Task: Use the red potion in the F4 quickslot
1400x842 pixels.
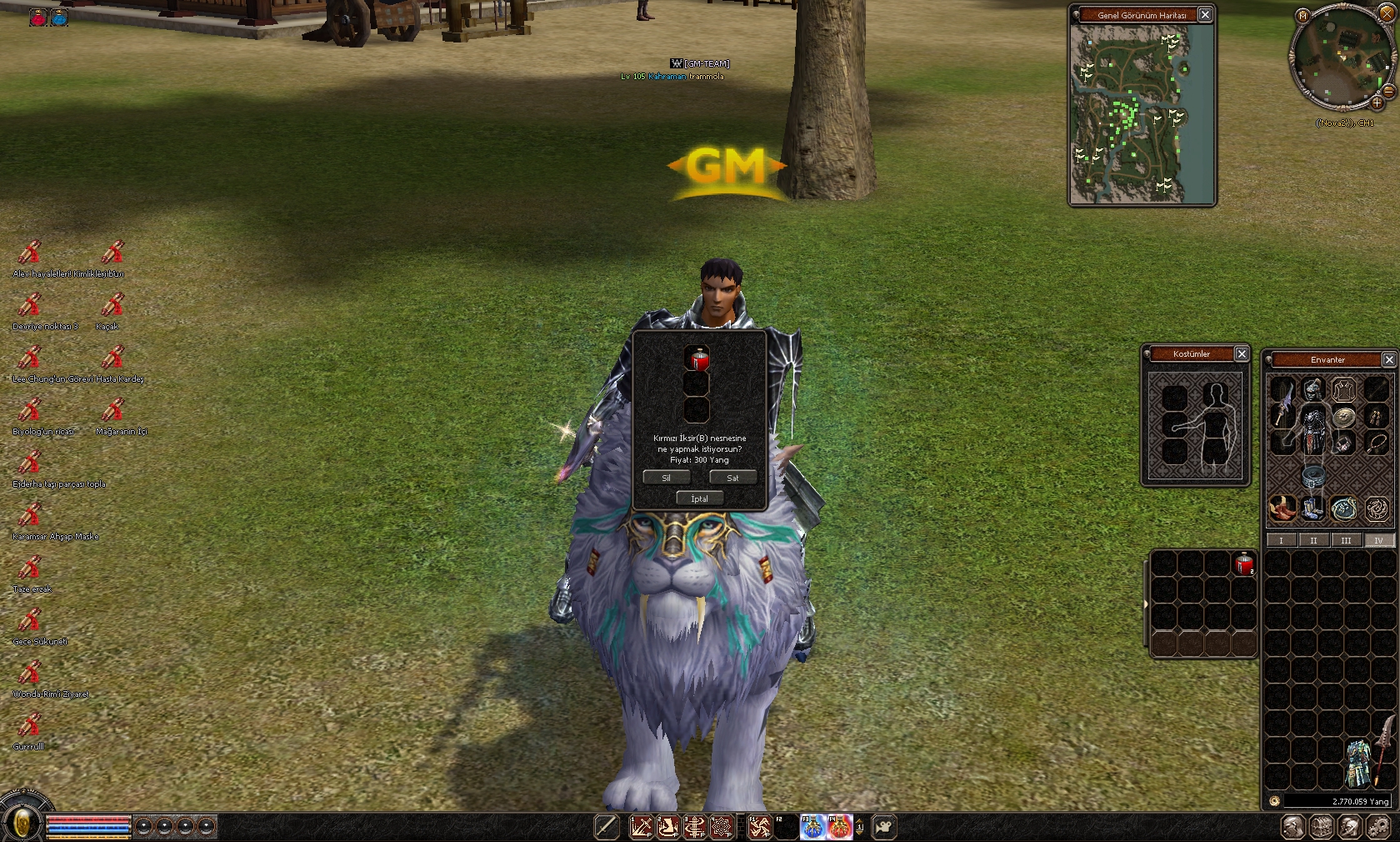Action: pos(839,827)
